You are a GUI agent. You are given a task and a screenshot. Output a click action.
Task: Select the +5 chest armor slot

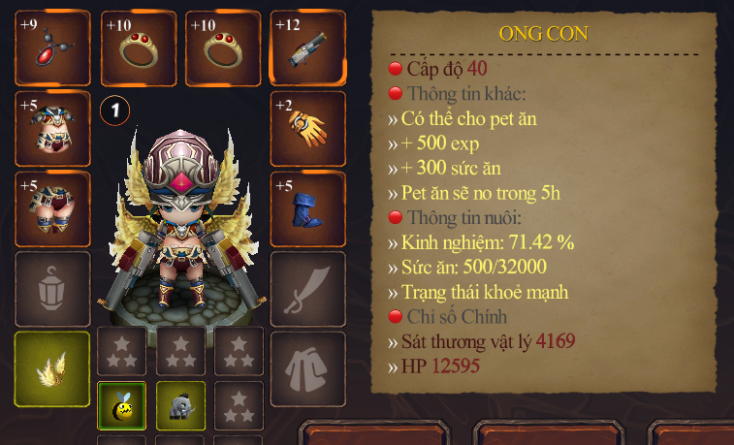pyautogui.click(x=52, y=128)
